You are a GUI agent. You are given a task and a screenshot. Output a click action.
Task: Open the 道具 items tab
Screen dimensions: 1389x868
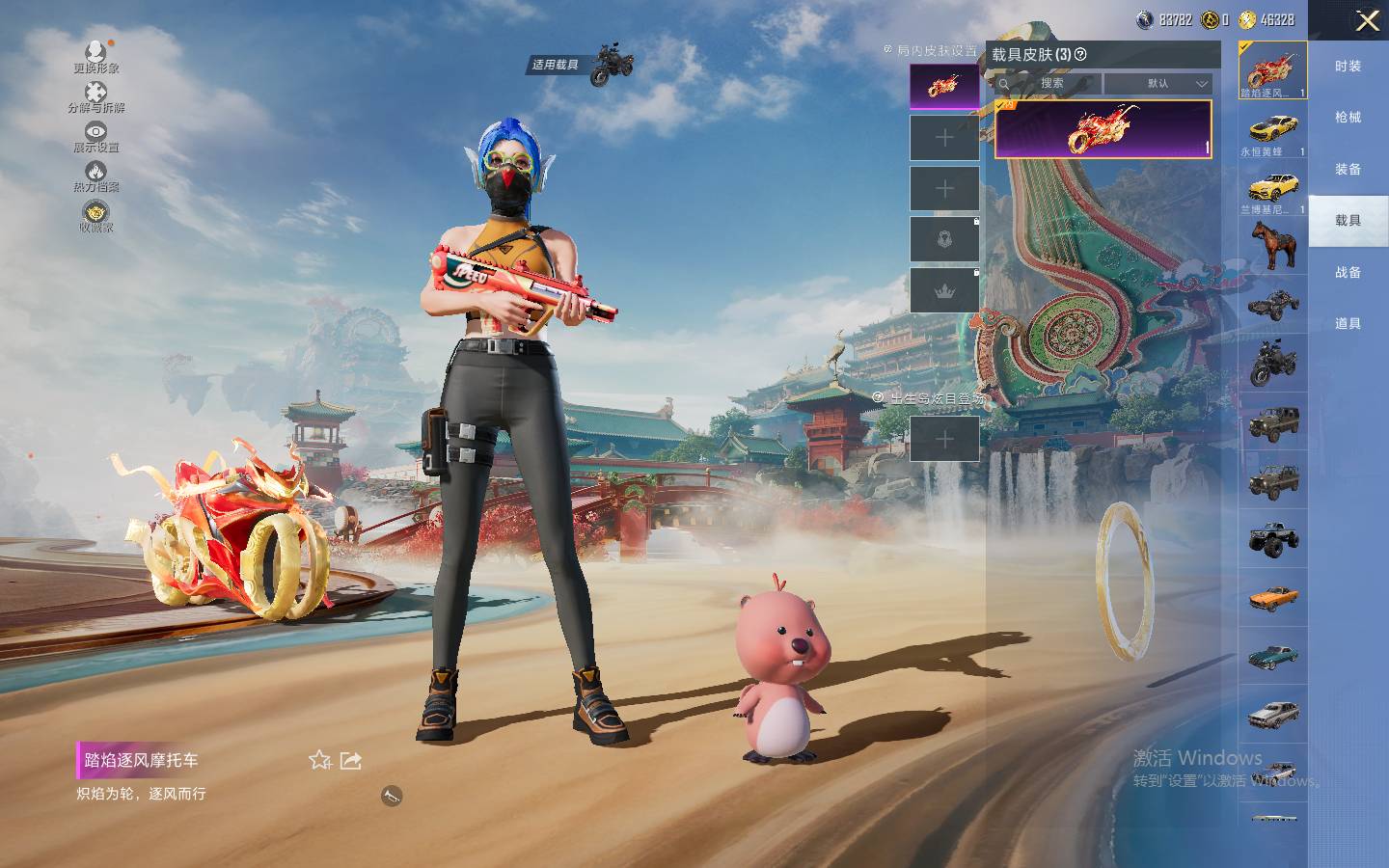[x=1348, y=323]
